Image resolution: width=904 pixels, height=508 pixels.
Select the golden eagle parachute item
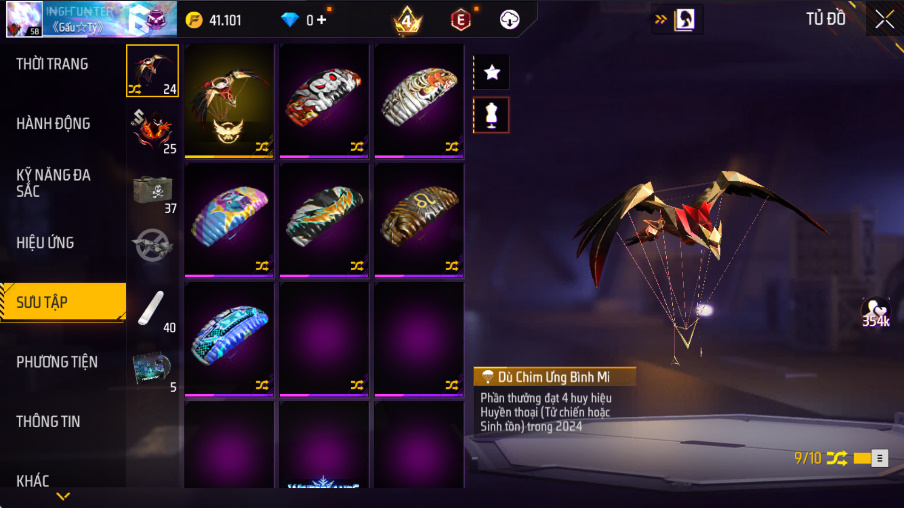coord(229,99)
